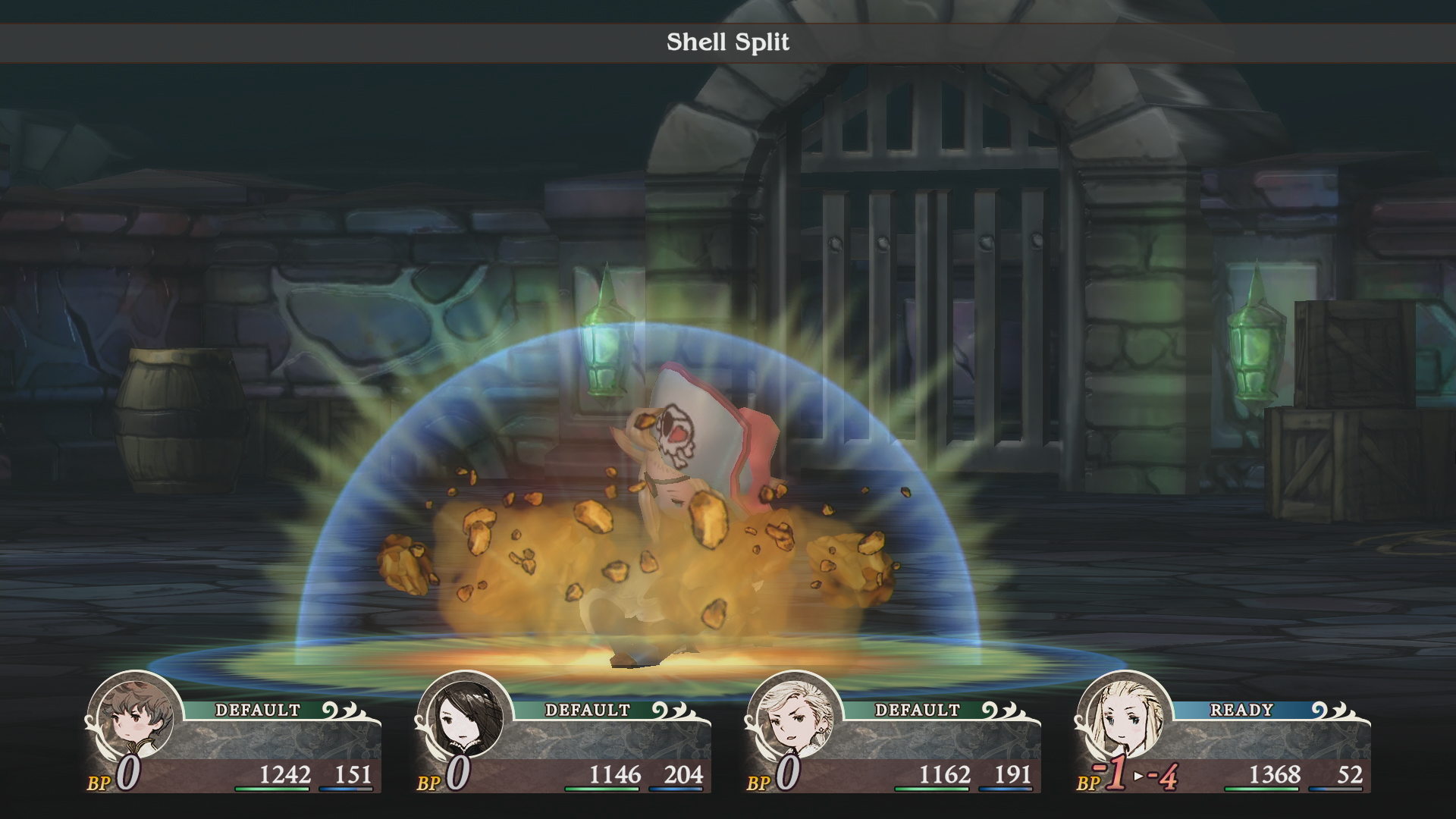Choose the black-haired woman's party portrait
This screenshot has width=1456, height=819.
(465, 716)
